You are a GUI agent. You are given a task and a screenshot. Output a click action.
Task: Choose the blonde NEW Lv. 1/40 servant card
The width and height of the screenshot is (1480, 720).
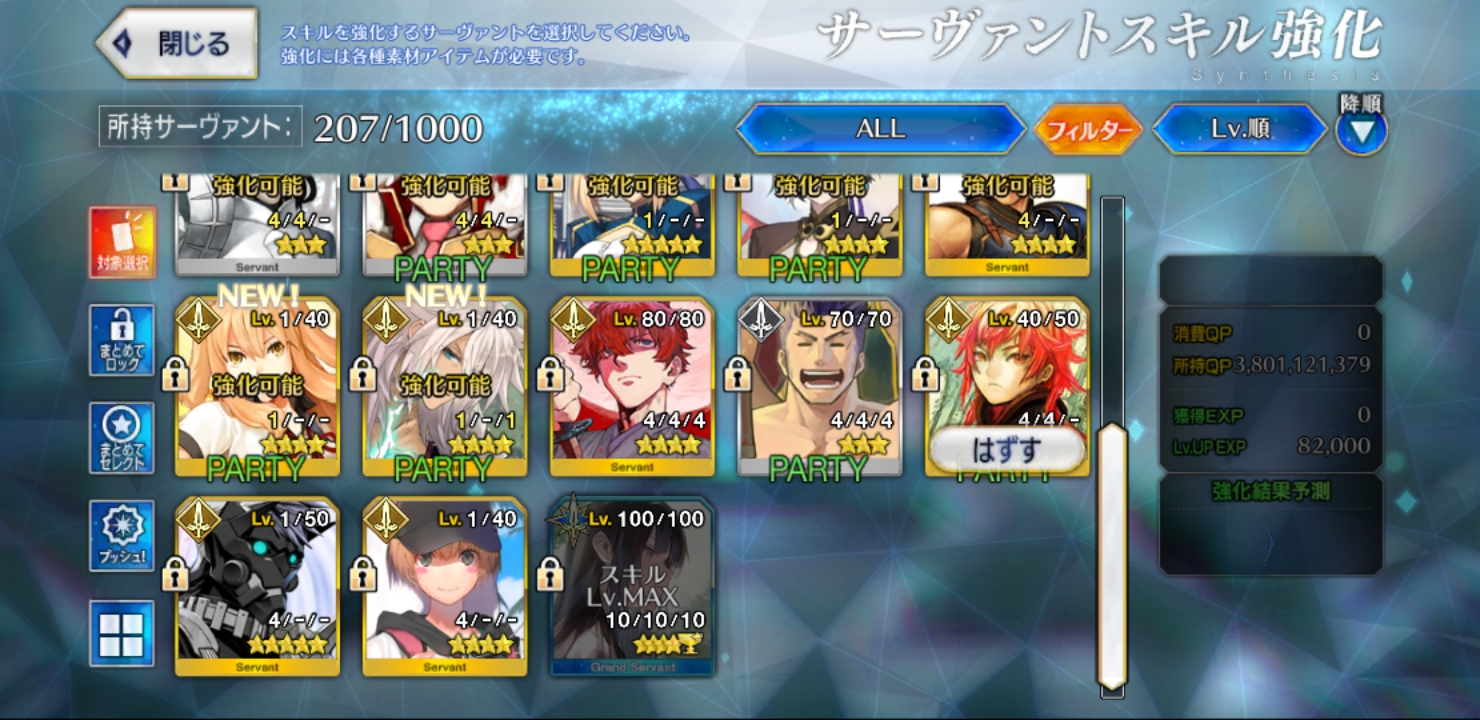click(x=257, y=385)
